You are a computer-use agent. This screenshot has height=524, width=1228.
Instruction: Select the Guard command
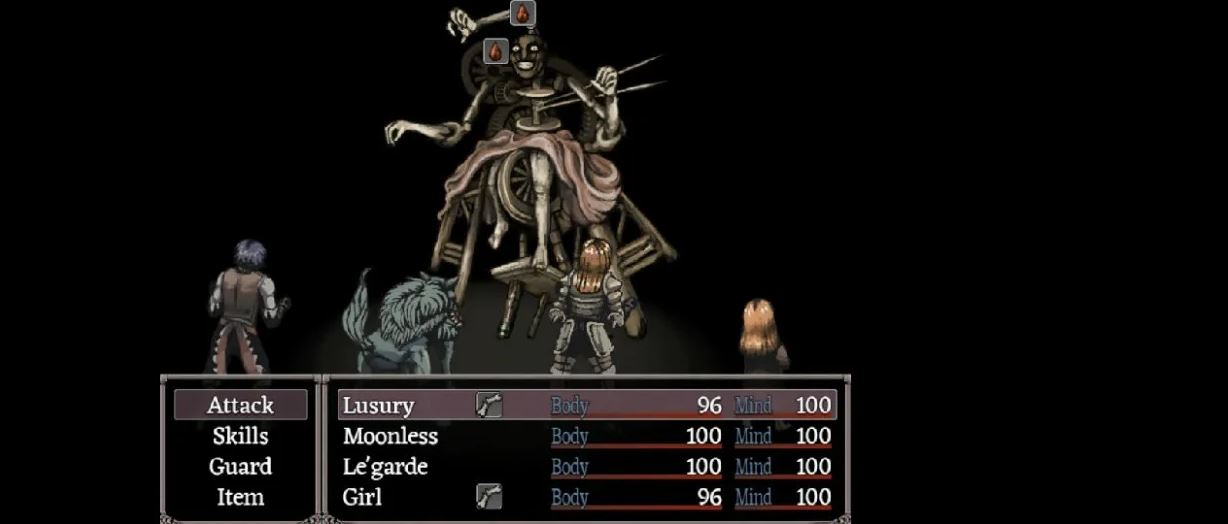coord(240,466)
